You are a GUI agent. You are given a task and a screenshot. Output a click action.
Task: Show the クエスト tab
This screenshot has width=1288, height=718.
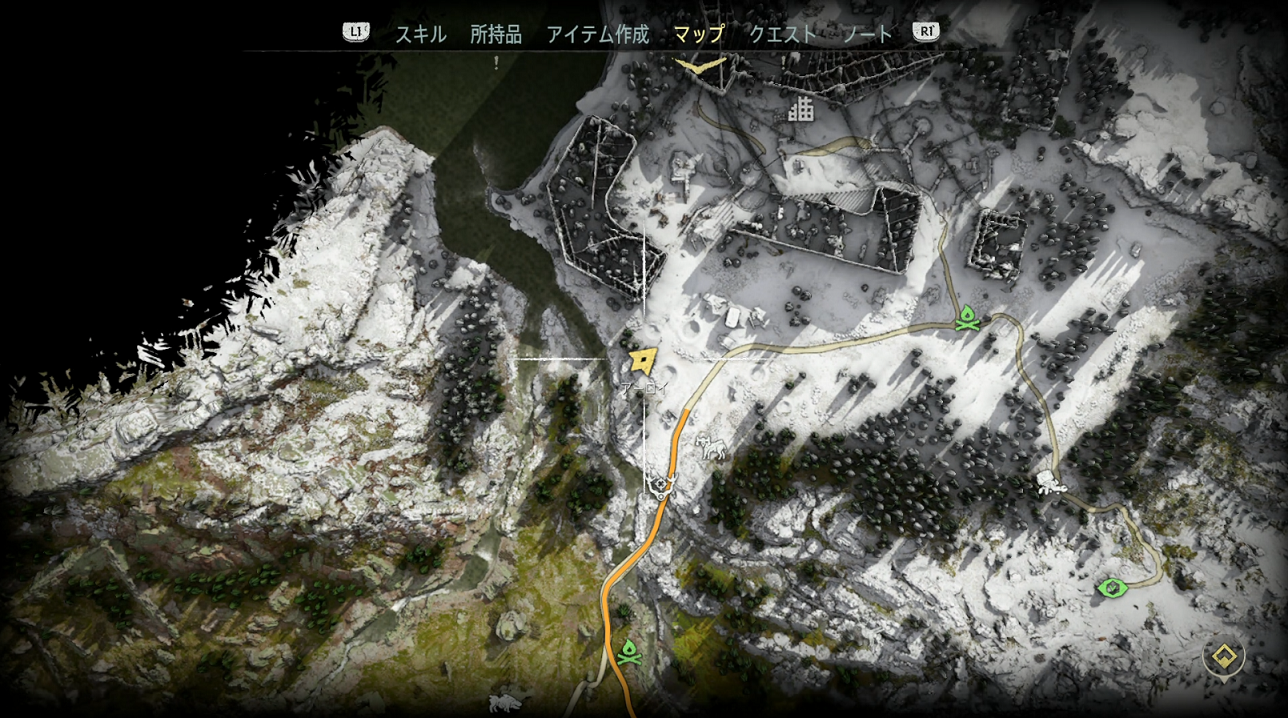783,34
